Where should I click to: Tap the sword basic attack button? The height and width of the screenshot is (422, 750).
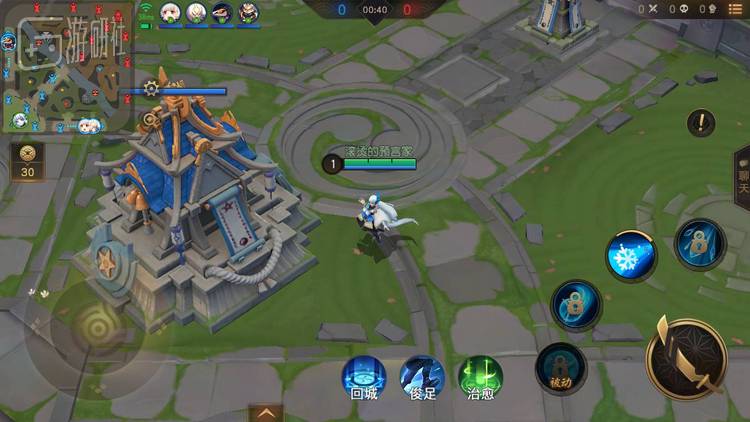pos(686,358)
